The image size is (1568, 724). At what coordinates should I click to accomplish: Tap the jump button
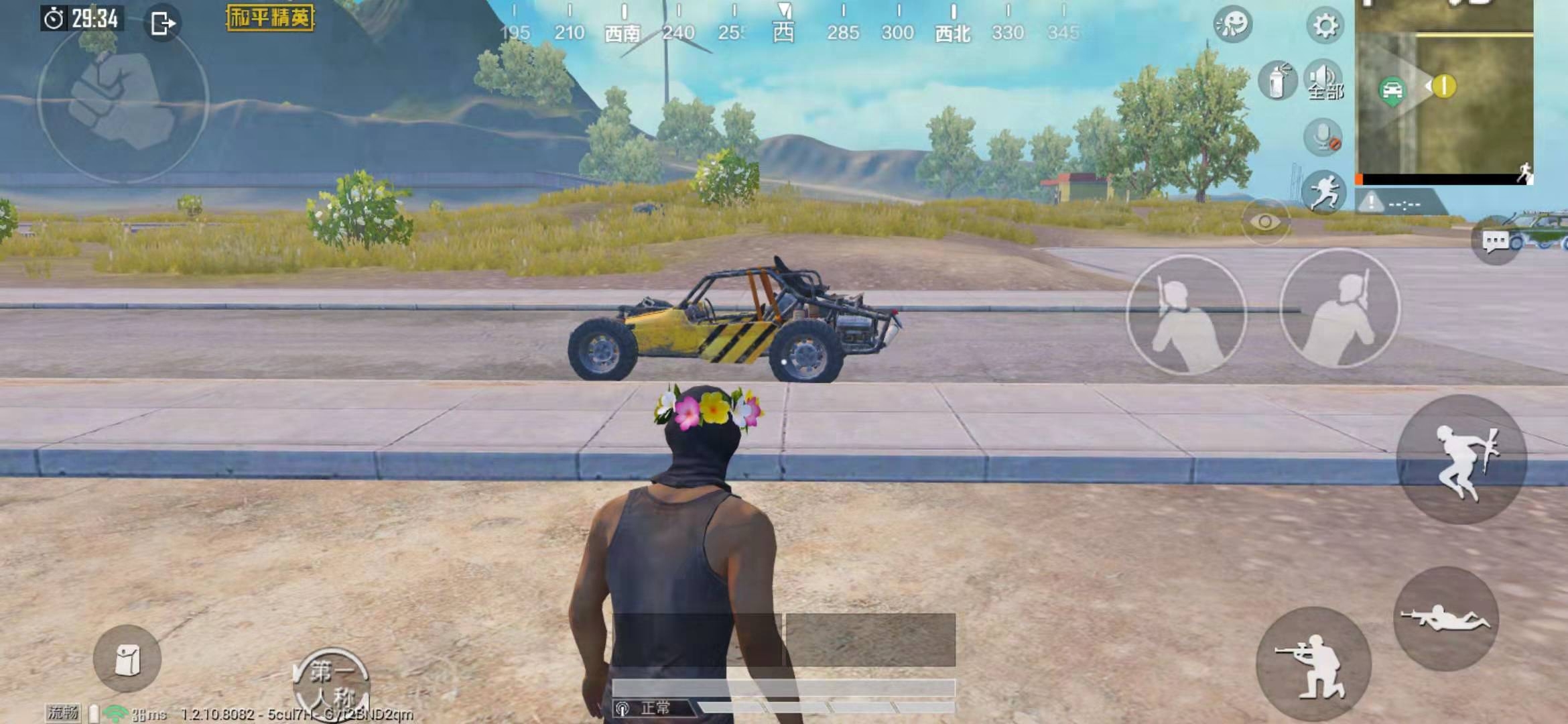click(1461, 460)
